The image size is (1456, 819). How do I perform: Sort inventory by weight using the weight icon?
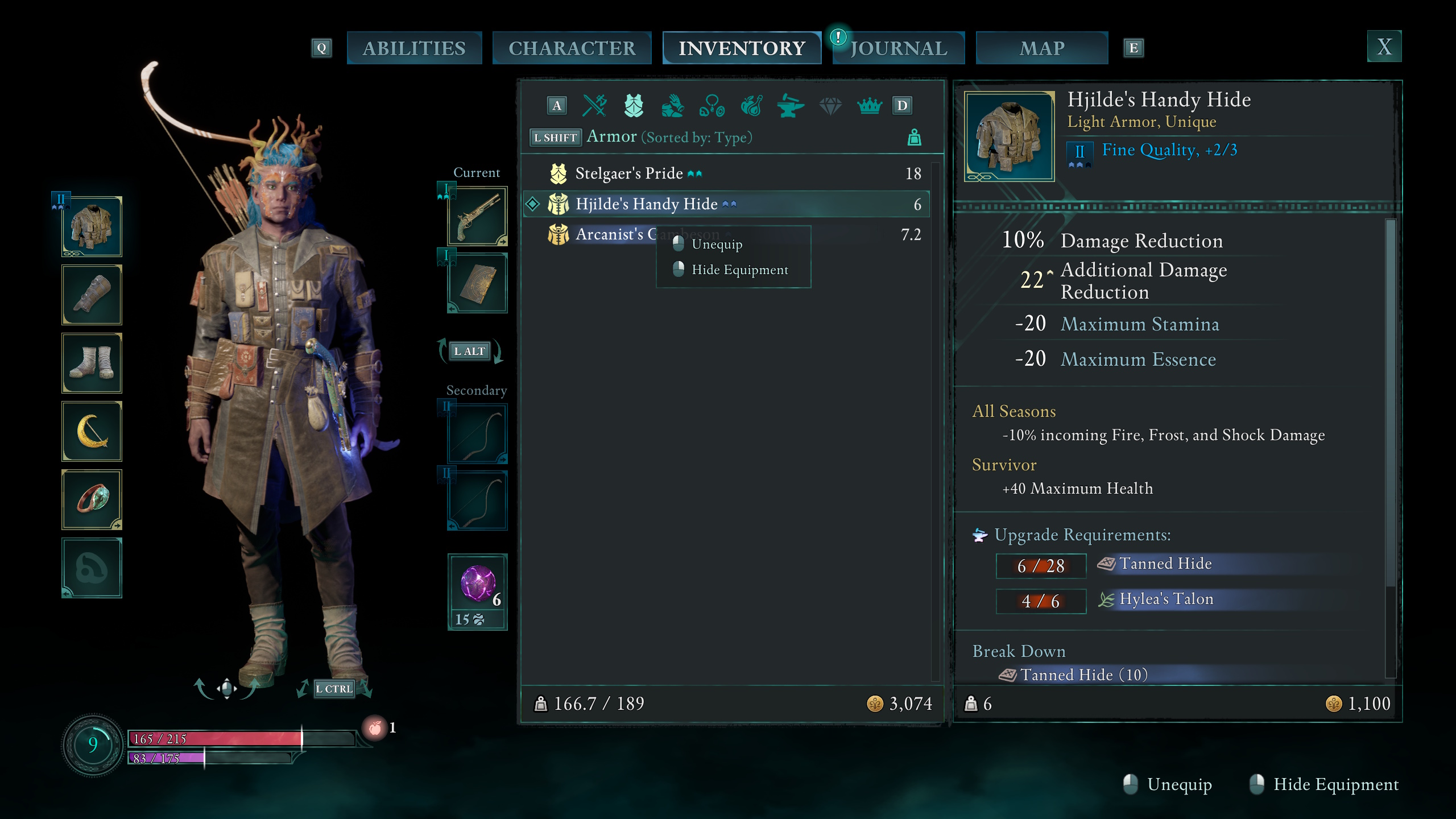(x=915, y=137)
